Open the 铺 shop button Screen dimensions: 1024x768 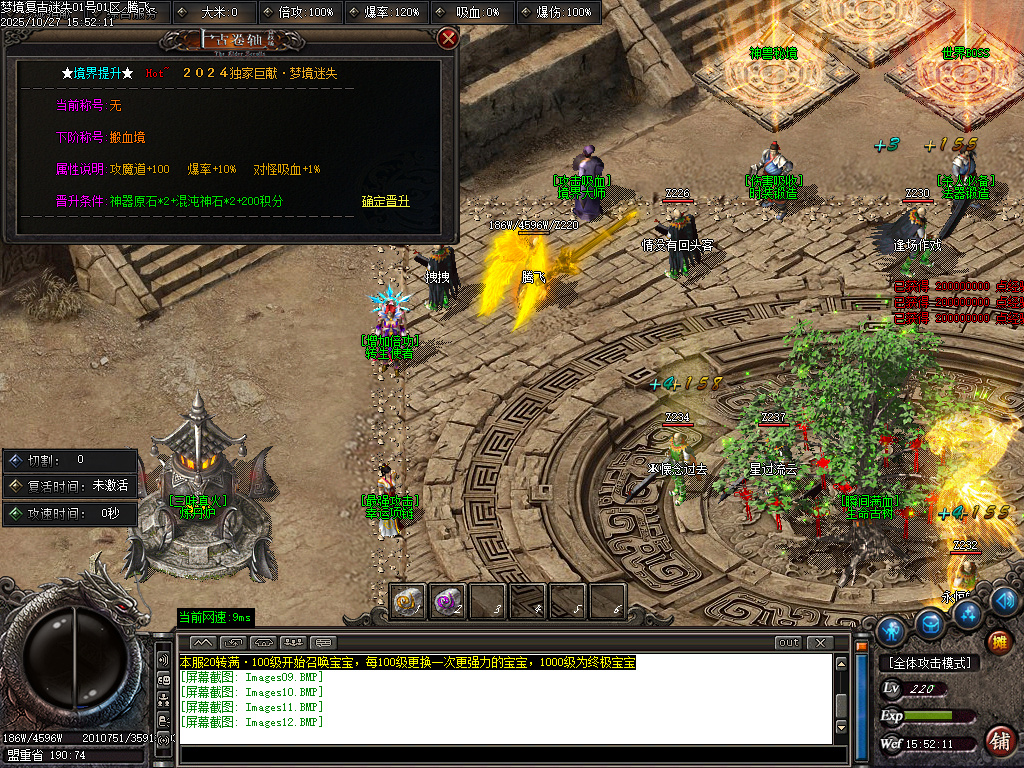998,740
